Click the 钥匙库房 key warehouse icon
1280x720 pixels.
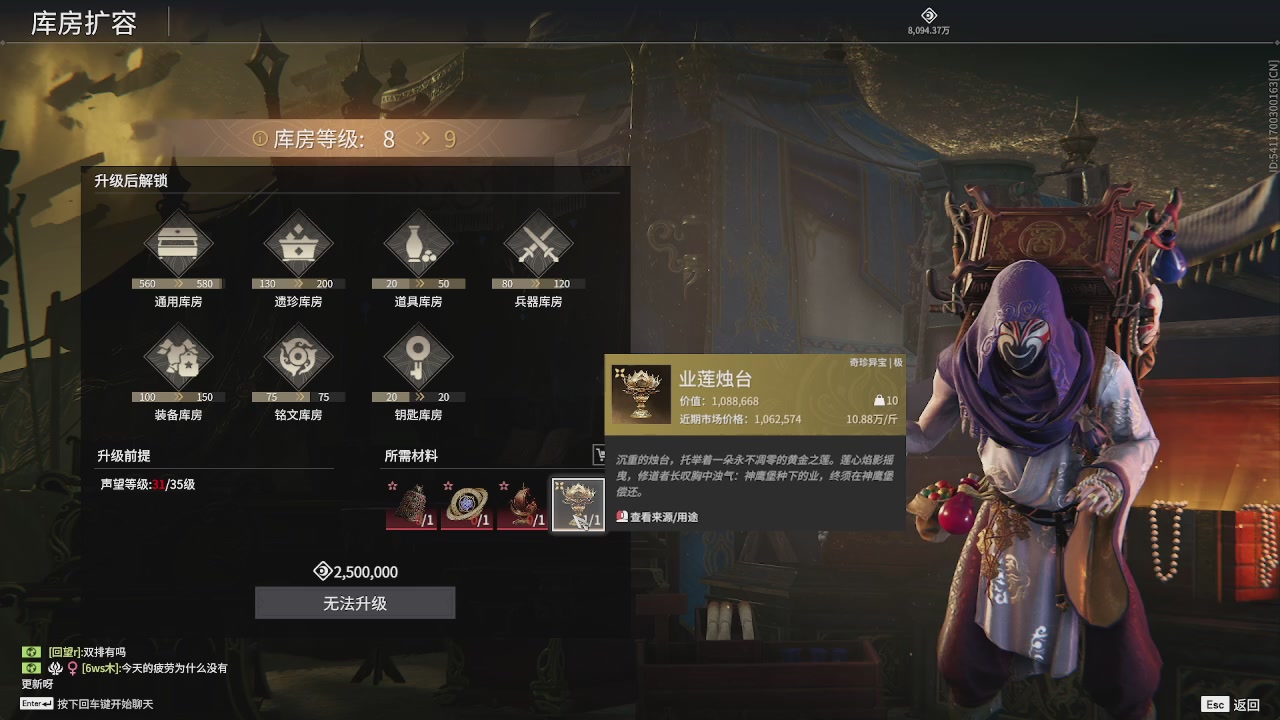[417, 357]
